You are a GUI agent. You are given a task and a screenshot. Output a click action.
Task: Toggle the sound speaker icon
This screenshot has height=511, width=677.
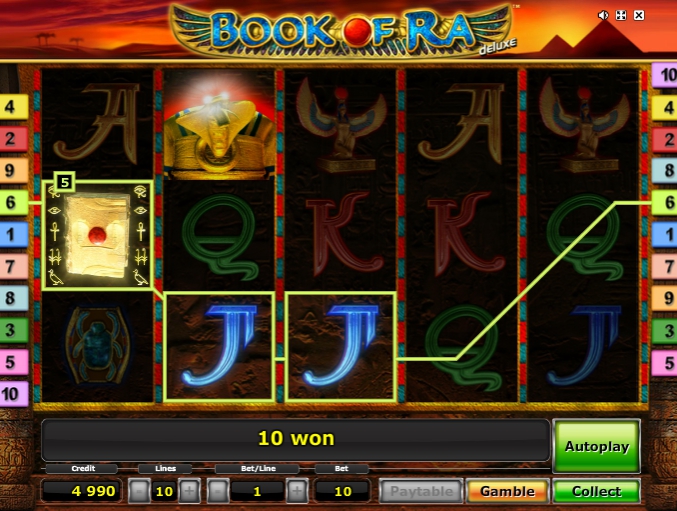pos(603,16)
